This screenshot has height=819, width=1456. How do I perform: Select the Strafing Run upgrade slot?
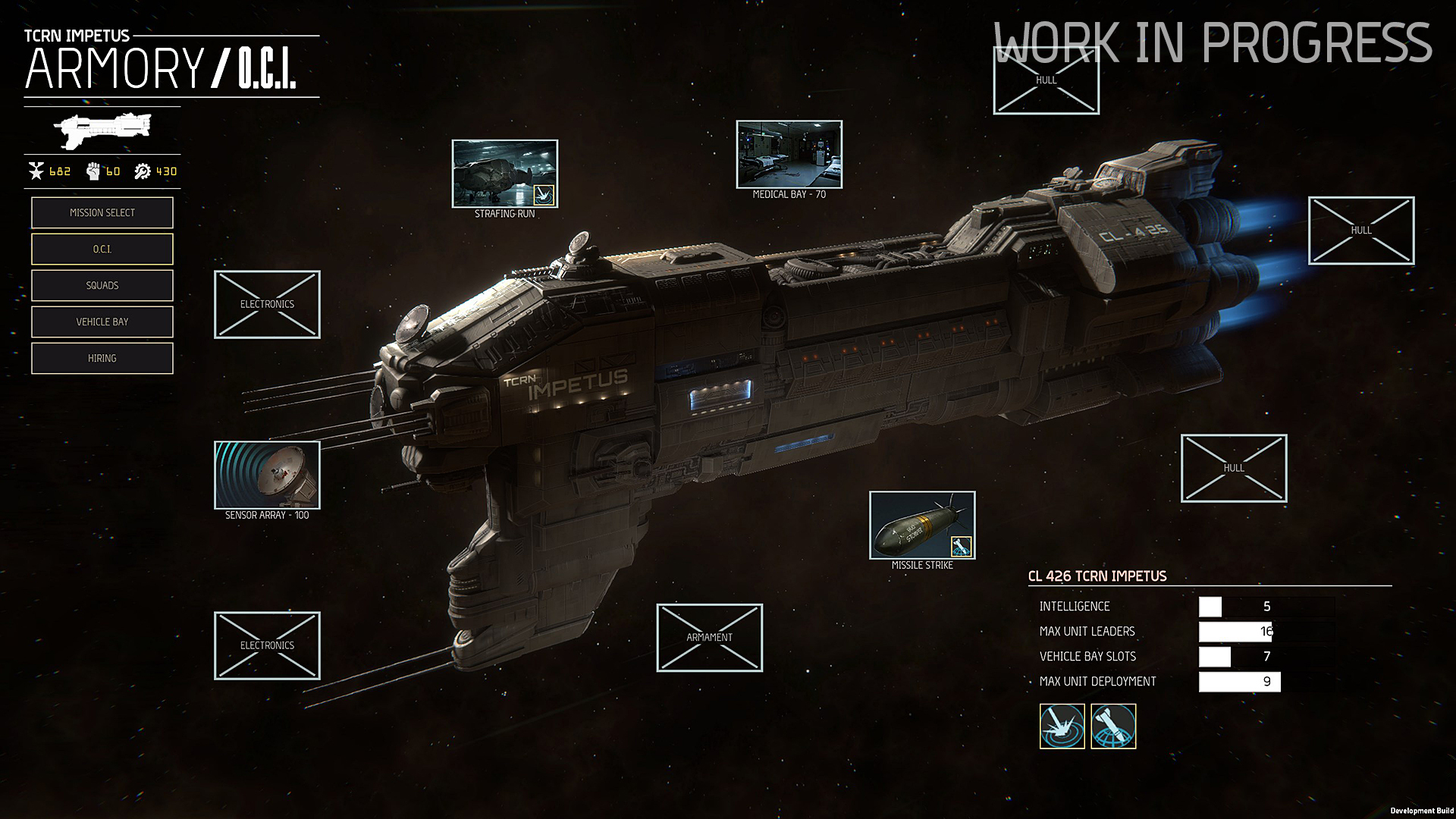click(505, 174)
